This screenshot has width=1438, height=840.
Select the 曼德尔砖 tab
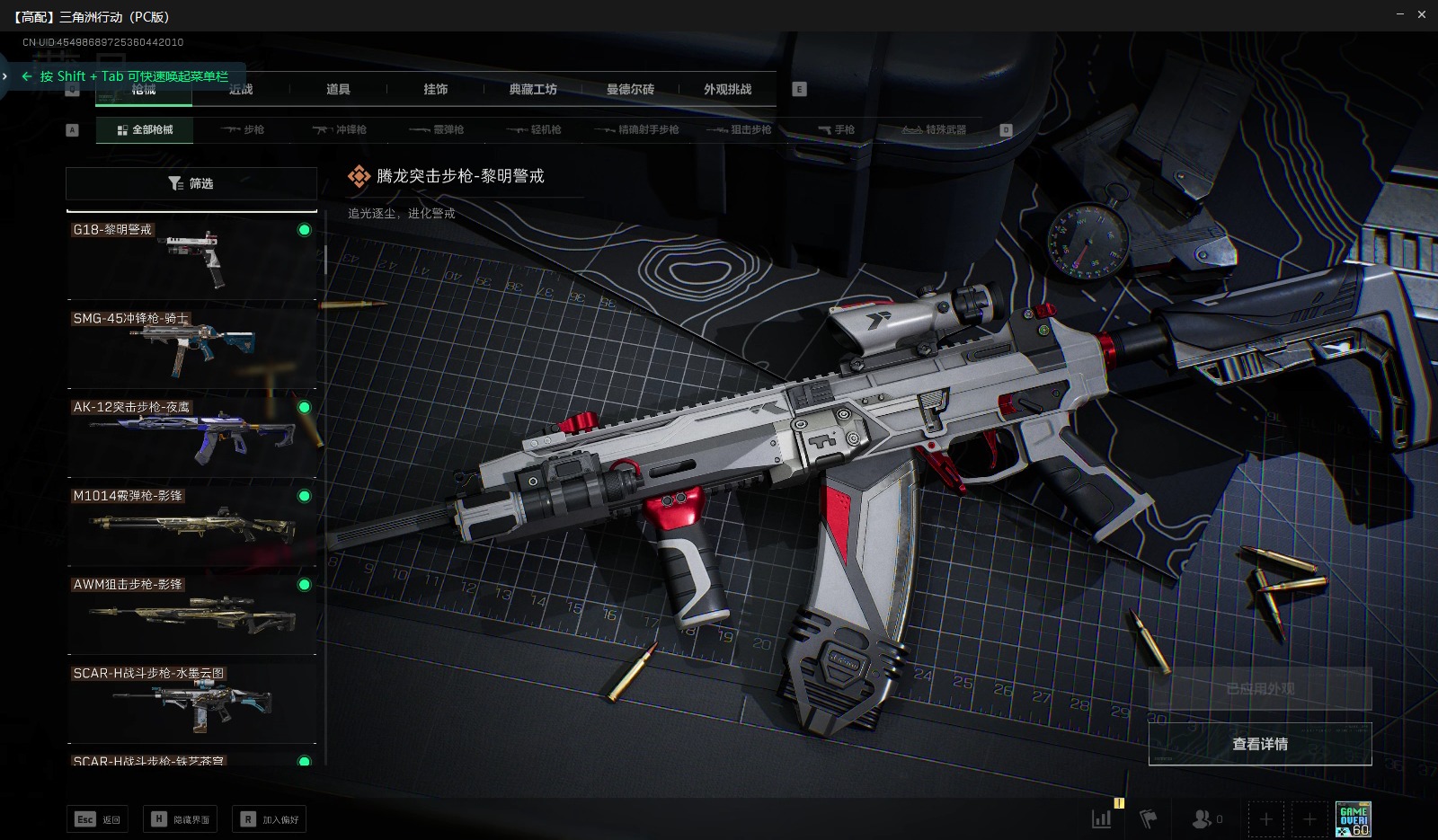(x=630, y=90)
